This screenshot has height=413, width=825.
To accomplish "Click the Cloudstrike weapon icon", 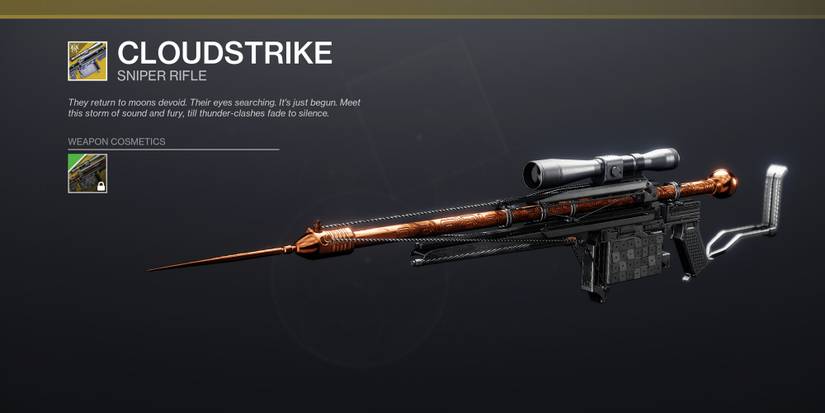I will (87, 60).
